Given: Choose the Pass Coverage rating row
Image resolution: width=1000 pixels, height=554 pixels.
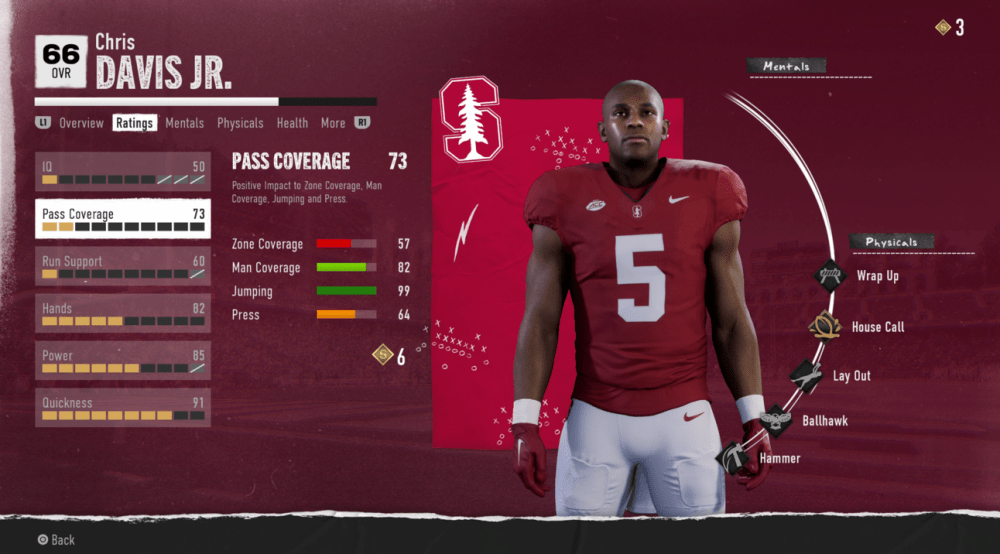Looking at the screenshot, I should (x=123, y=219).
